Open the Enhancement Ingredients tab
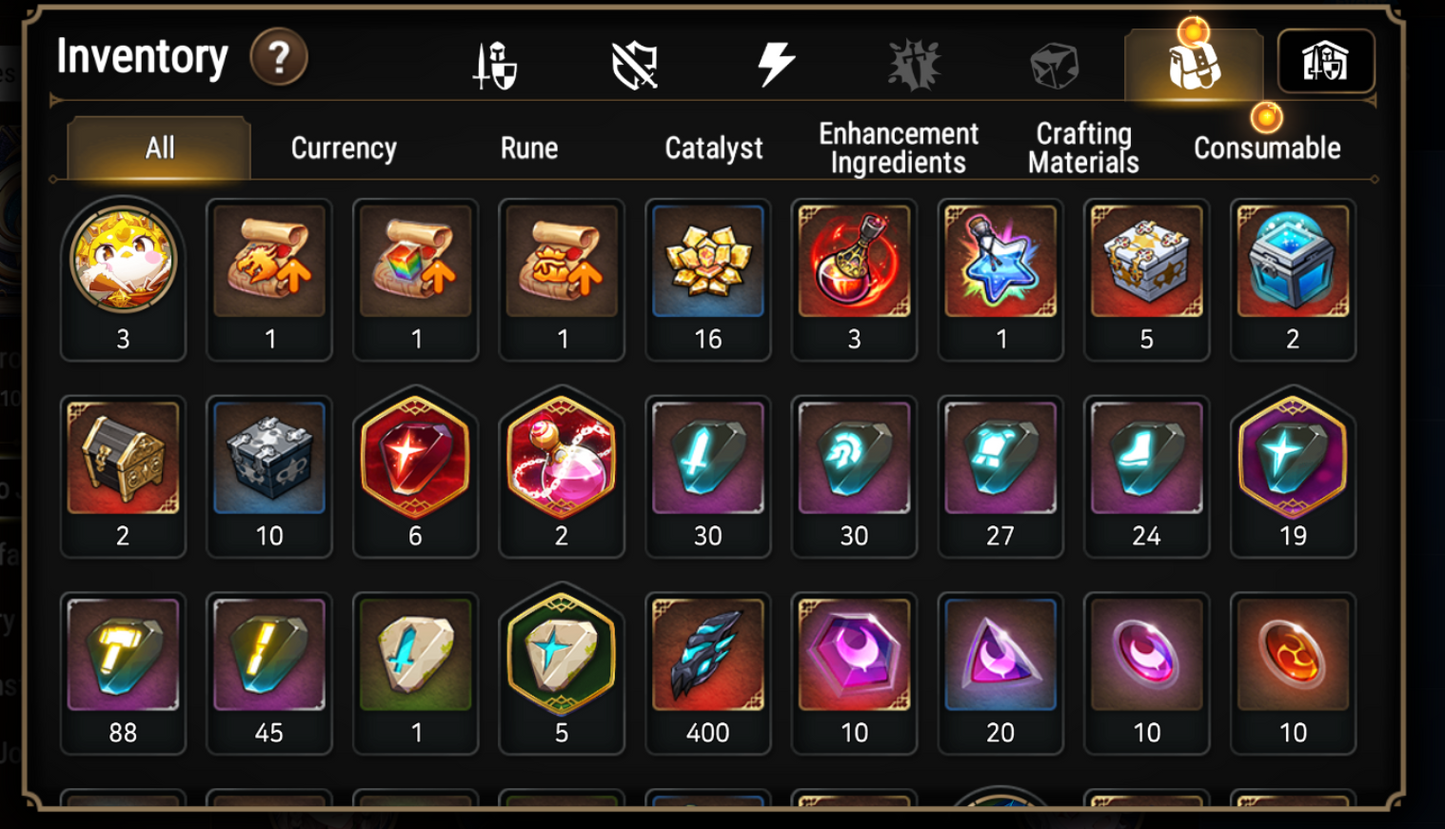Viewport: 1445px width, 829px height. point(896,145)
